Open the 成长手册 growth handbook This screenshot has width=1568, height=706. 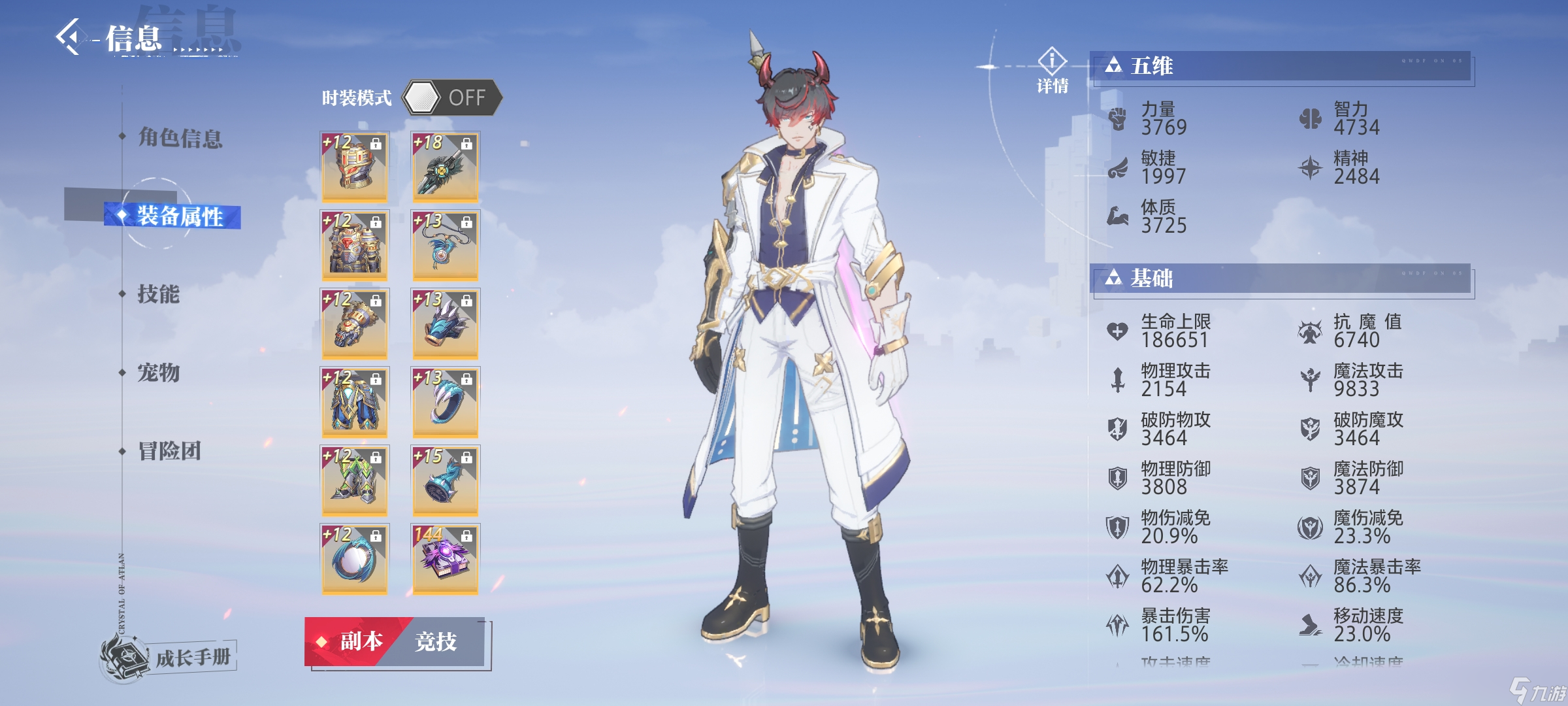170,656
